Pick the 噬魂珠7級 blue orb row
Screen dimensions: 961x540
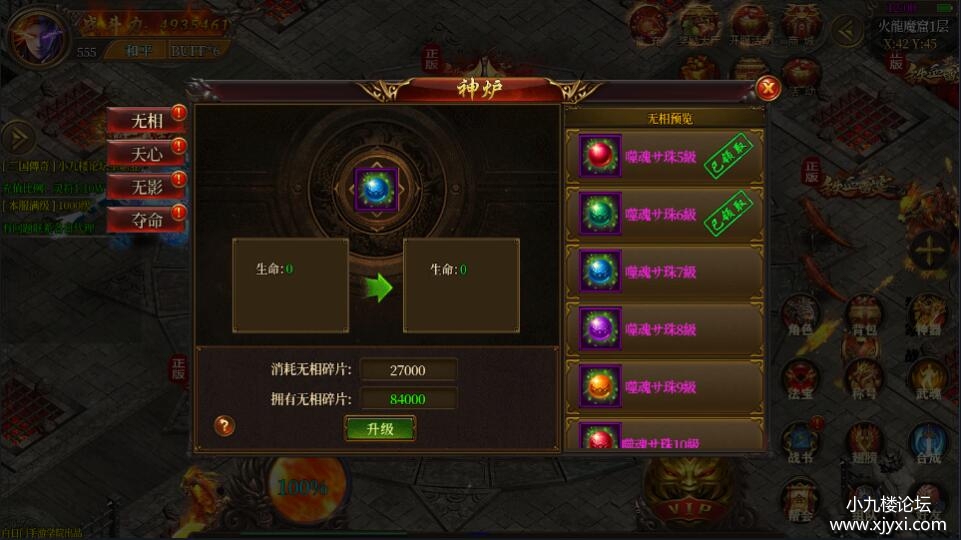point(664,272)
